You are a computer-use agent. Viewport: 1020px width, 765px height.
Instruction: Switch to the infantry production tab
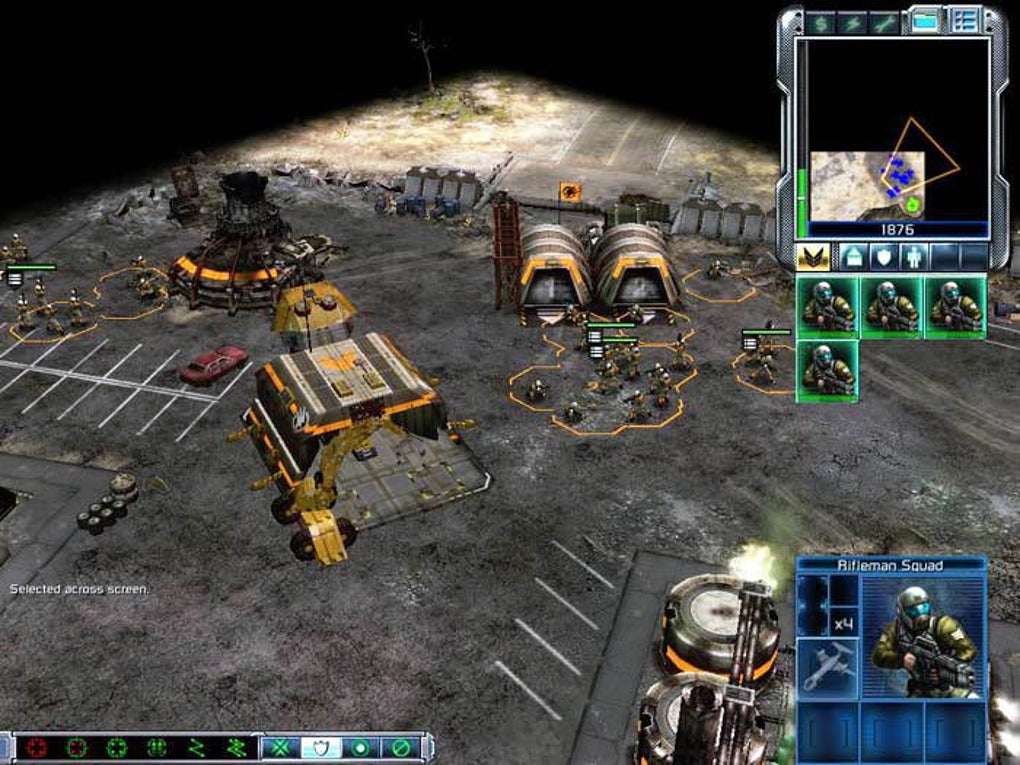[914, 257]
